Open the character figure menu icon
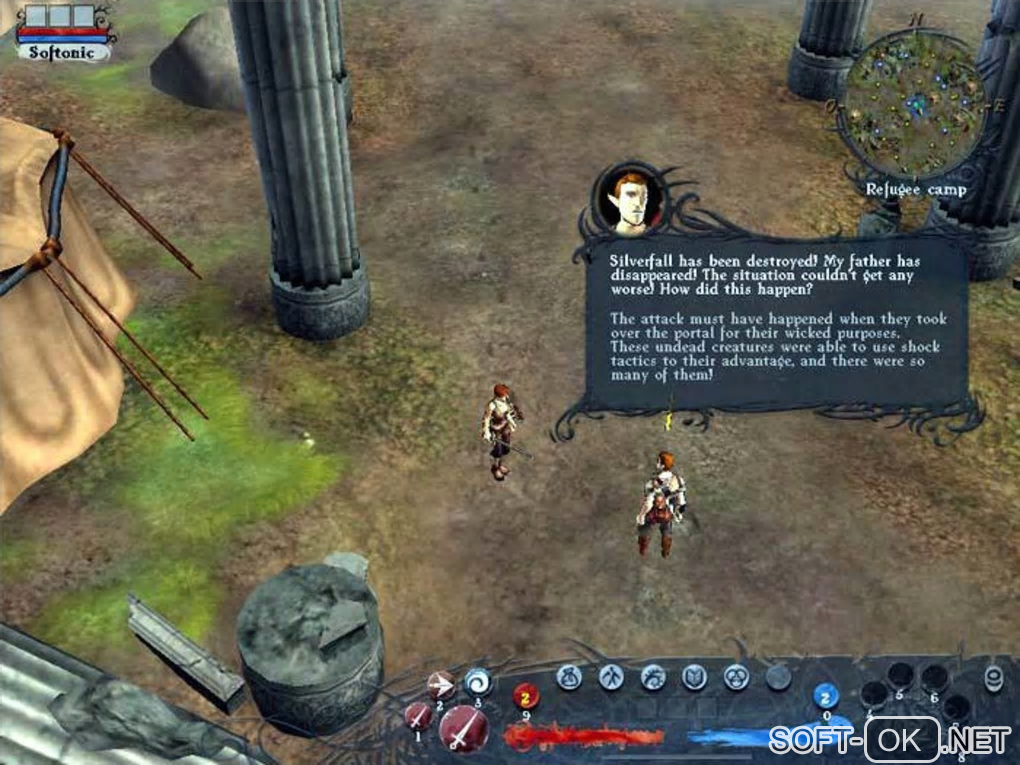 [x=611, y=677]
